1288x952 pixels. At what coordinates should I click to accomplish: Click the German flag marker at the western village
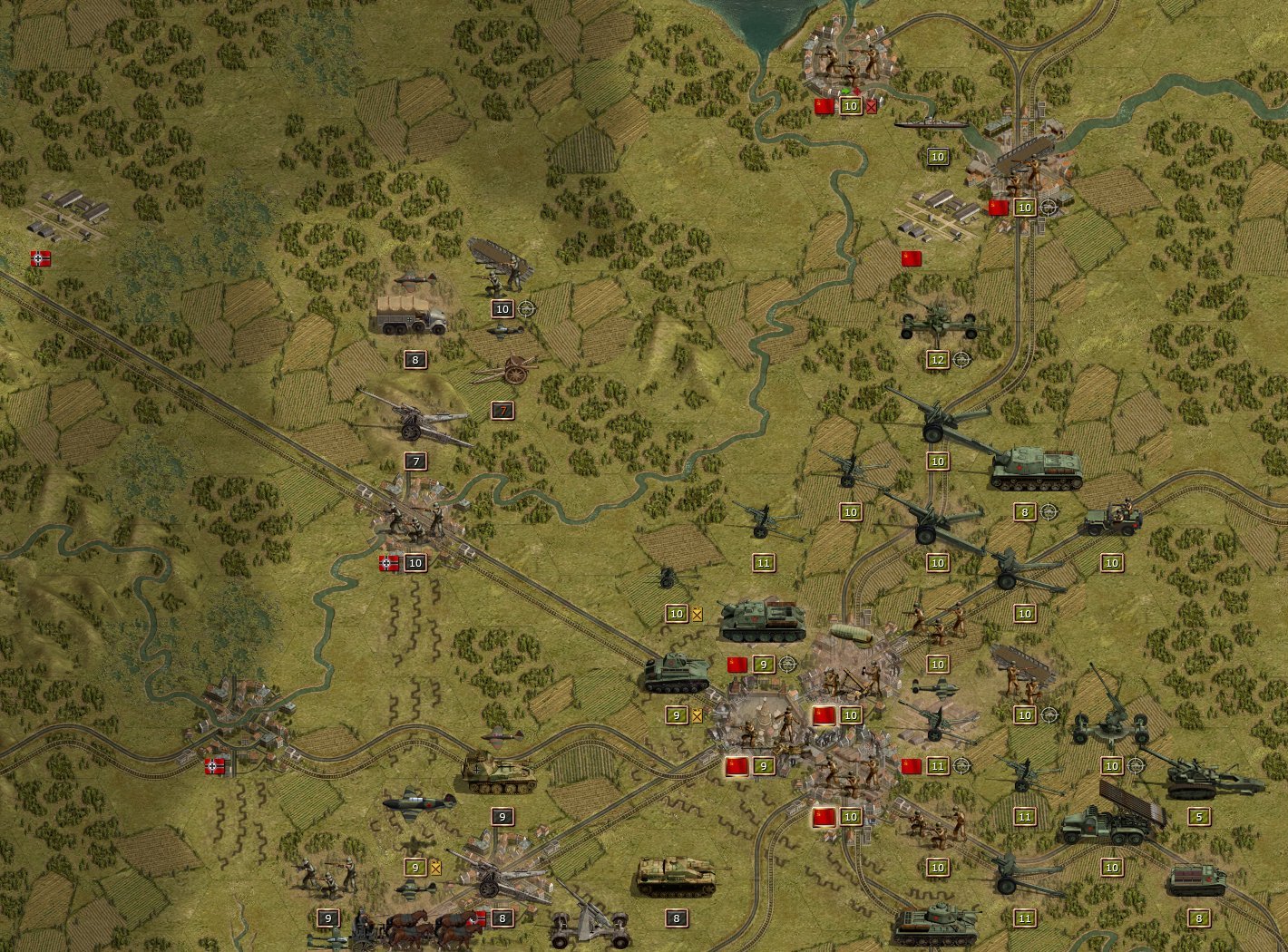(215, 765)
